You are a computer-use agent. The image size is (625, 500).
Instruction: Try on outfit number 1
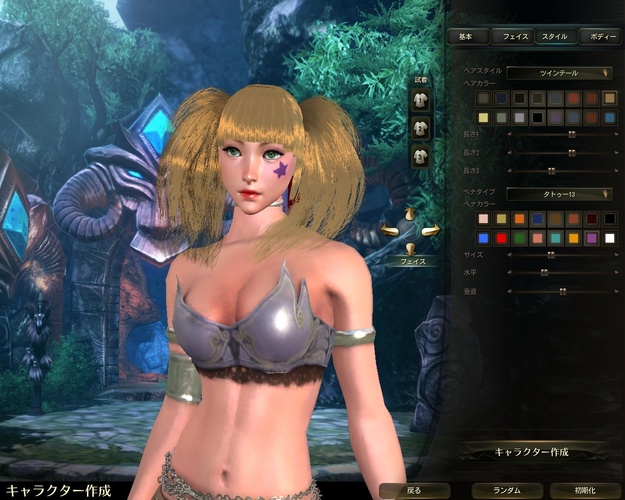click(421, 99)
